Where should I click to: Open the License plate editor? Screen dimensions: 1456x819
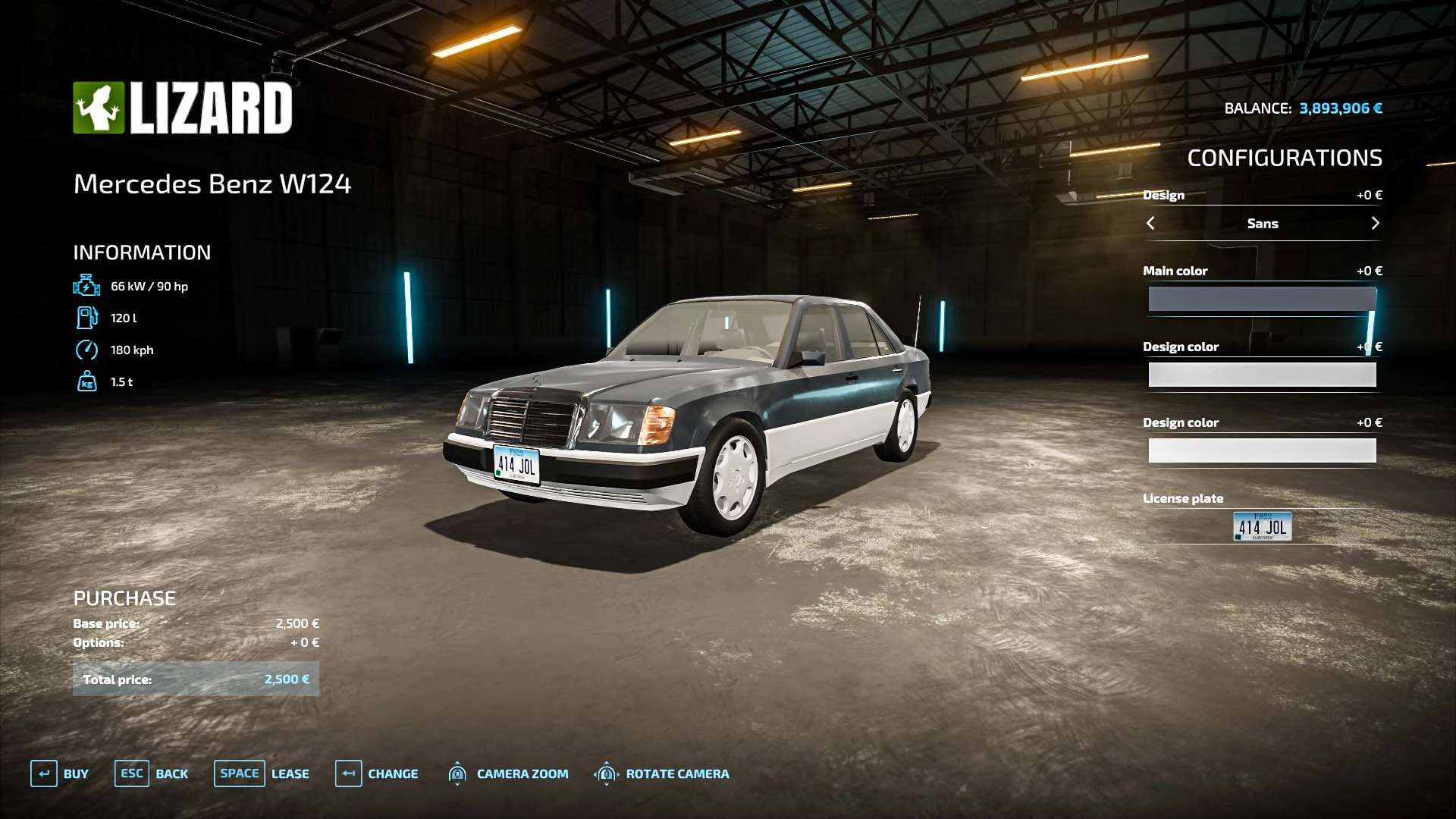[x=1262, y=526]
